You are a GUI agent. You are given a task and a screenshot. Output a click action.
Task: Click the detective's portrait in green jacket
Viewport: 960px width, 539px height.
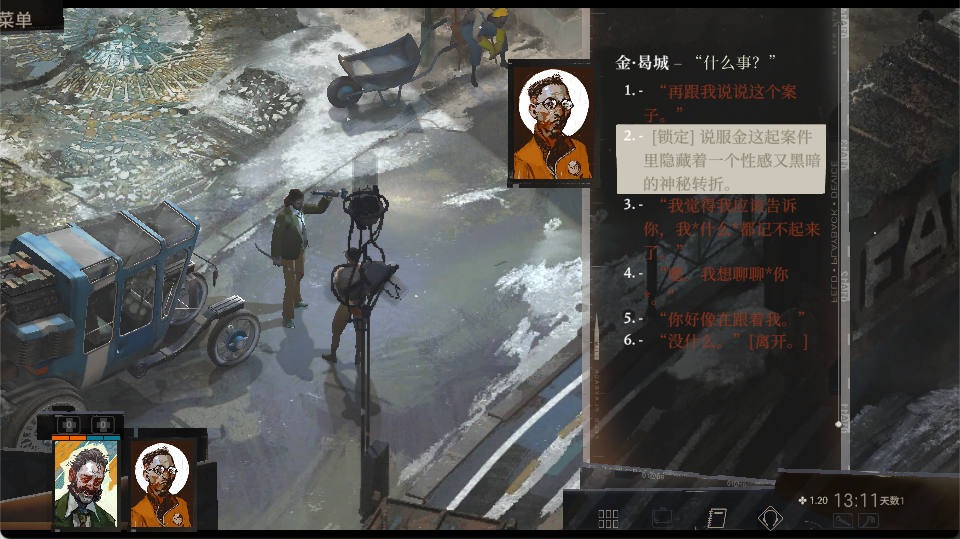point(86,483)
